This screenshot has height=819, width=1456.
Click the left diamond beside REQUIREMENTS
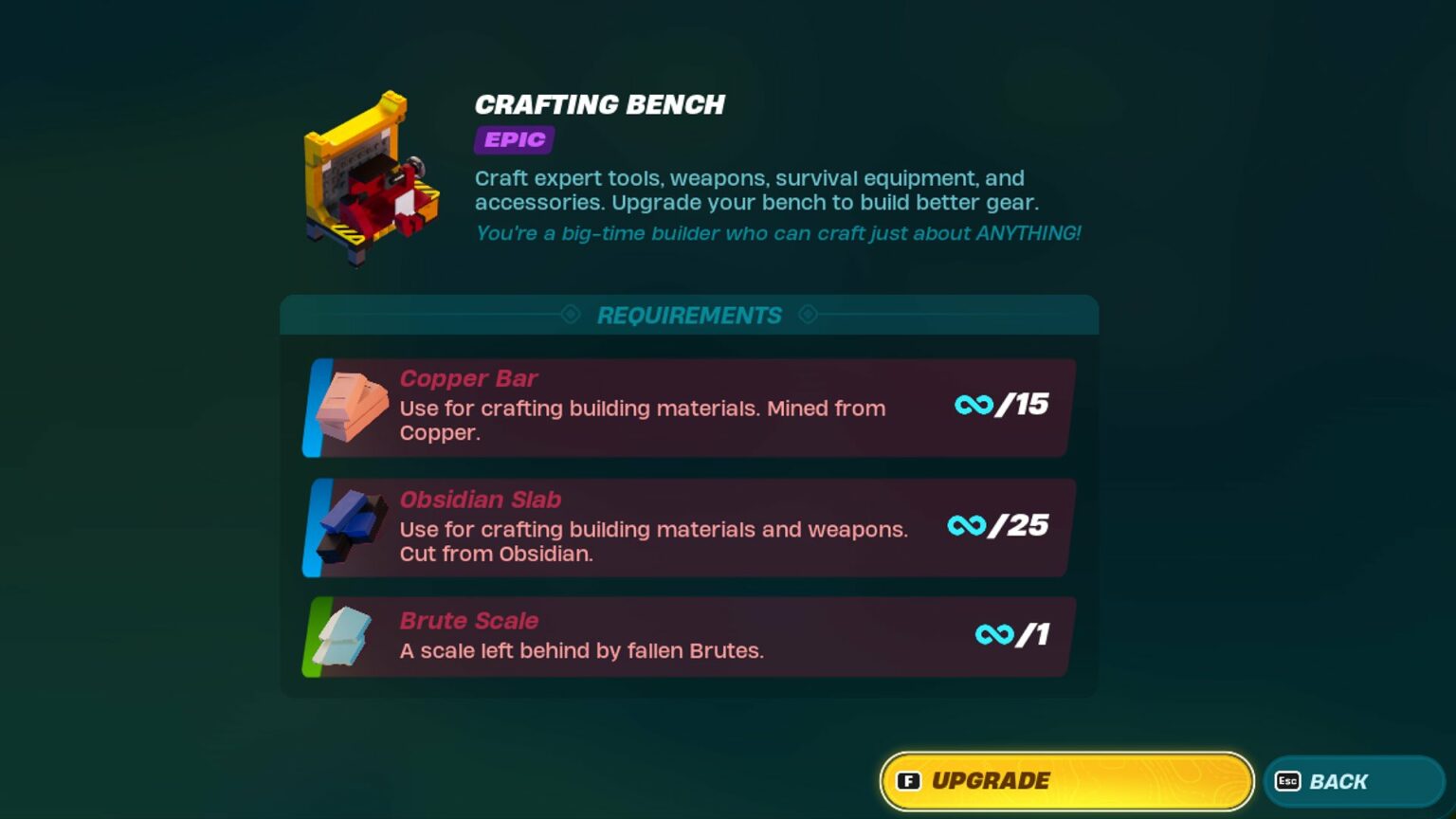click(x=570, y=315)
